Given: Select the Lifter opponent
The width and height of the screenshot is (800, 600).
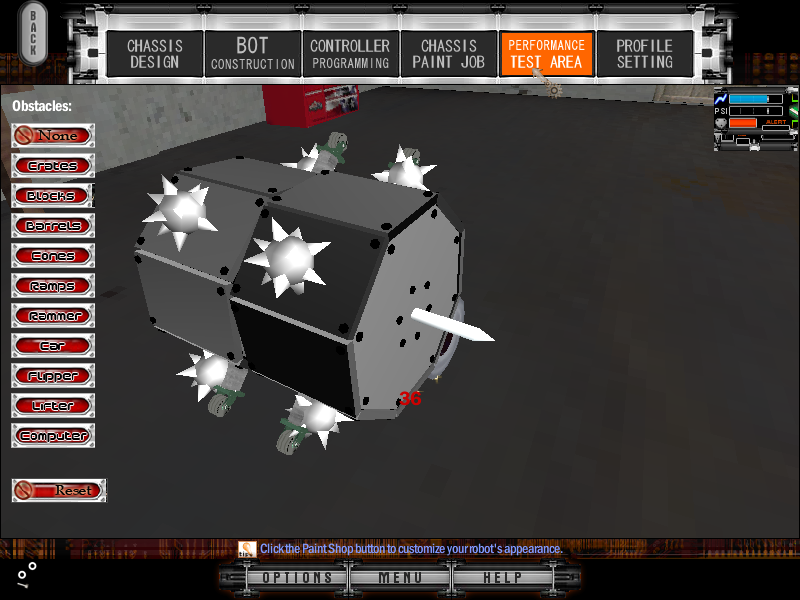Looking at the screenshot, I should pyautogui.click(x=53, y=406).
